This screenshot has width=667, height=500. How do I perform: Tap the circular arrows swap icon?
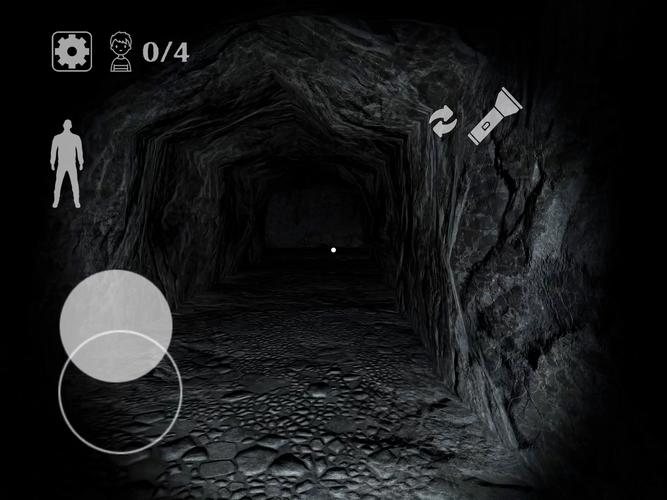pos(442,121)
